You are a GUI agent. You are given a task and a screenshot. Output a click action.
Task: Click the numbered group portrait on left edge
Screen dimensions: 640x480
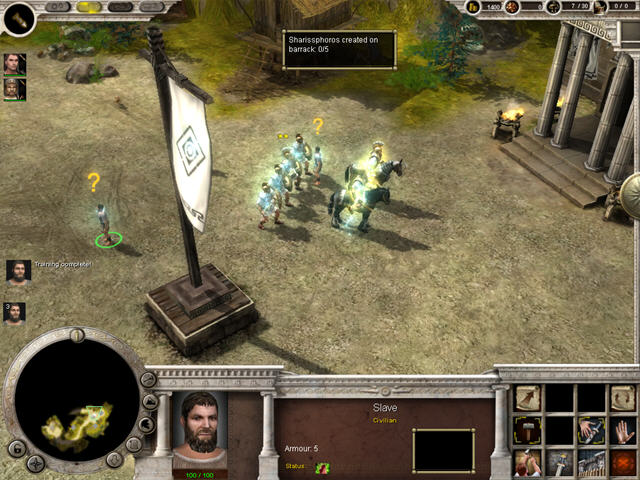14,313
